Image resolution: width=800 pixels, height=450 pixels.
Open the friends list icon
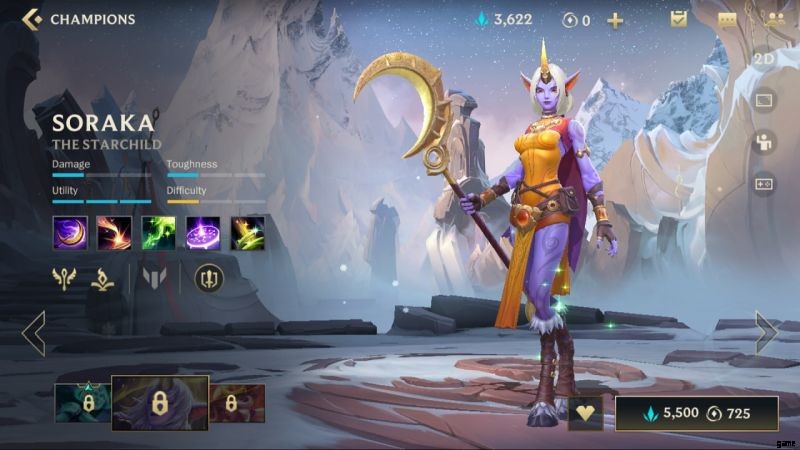point(774,19)
